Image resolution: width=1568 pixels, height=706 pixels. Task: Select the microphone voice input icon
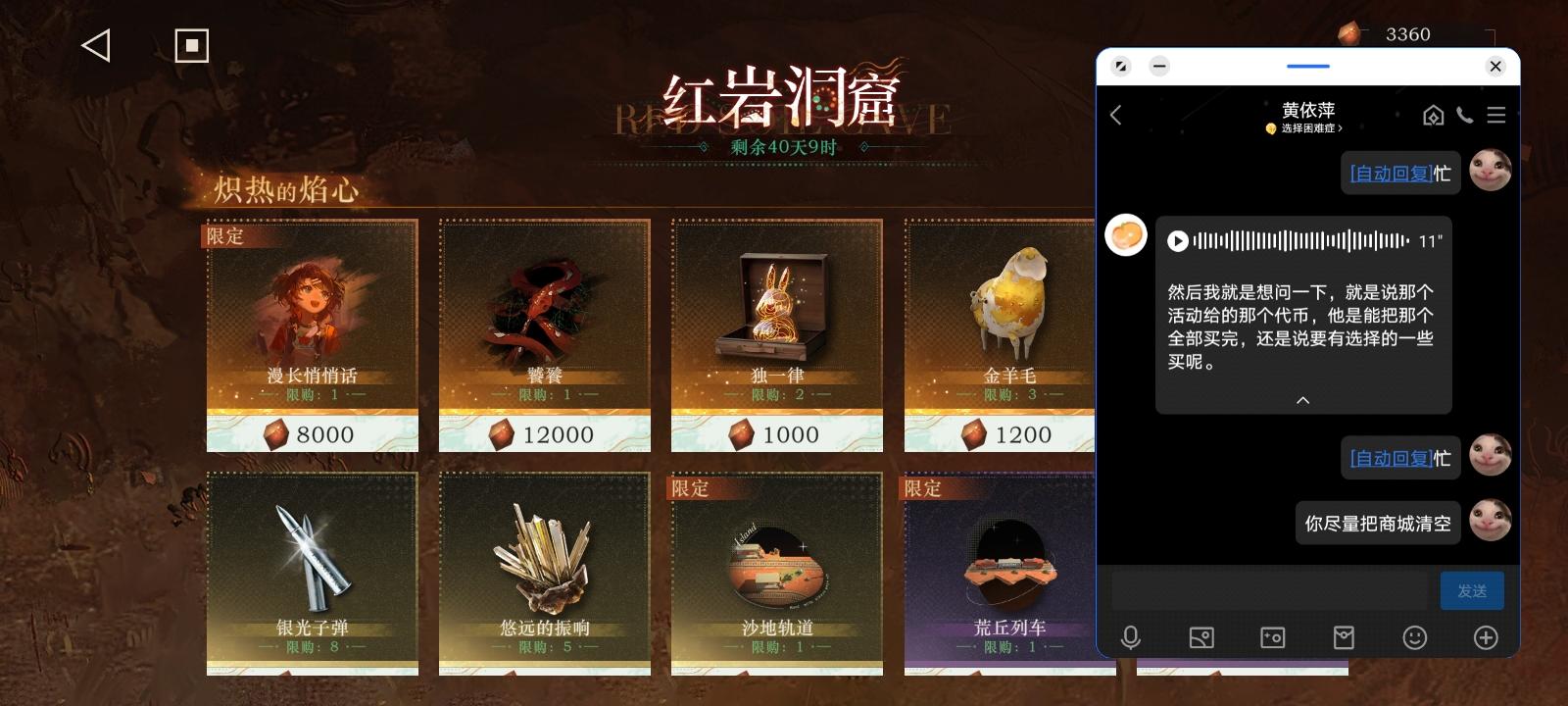click(x=1132, y=638)
